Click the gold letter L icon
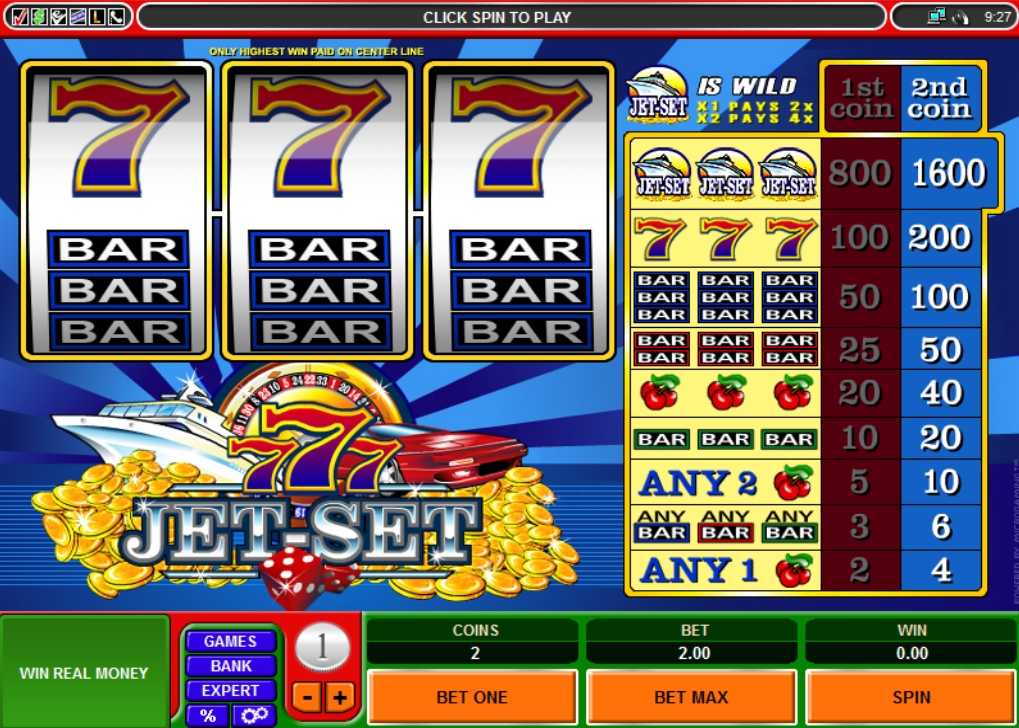The height and width of the screenshot is (728, 1019). 97,16
